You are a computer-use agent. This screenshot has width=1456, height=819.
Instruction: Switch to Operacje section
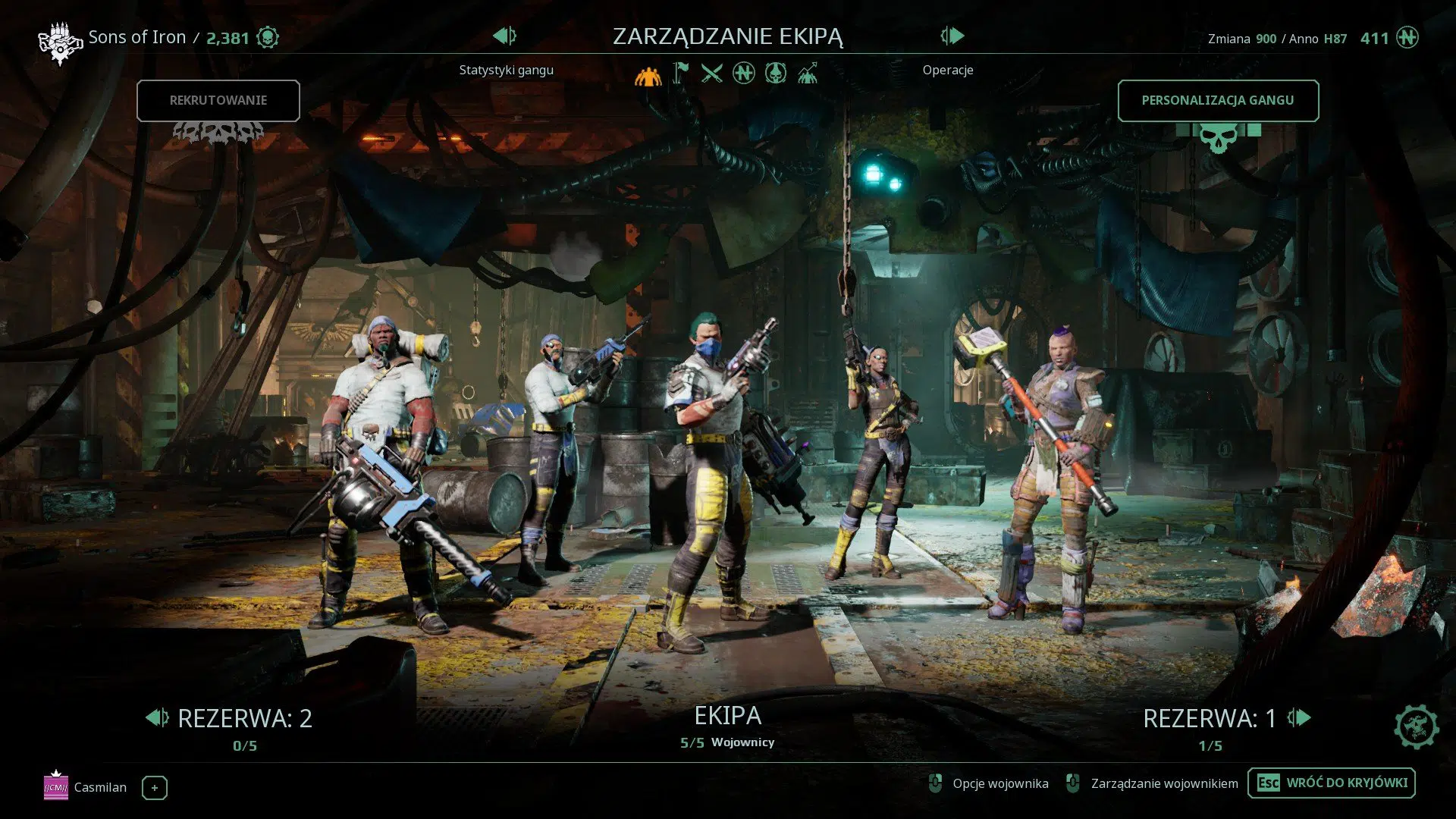pyautogui.click(x=947, y=70)
